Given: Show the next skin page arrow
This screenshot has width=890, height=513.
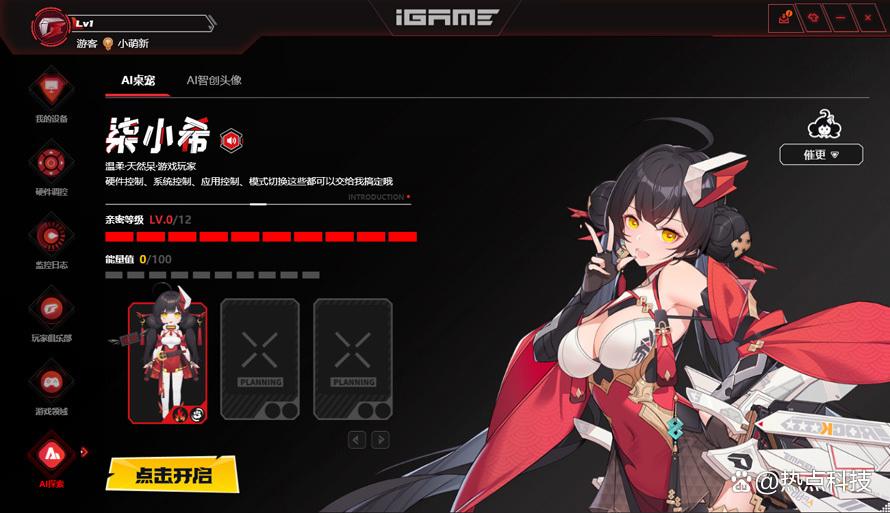Looking at the screenshot, I should (x=380, y=440).
